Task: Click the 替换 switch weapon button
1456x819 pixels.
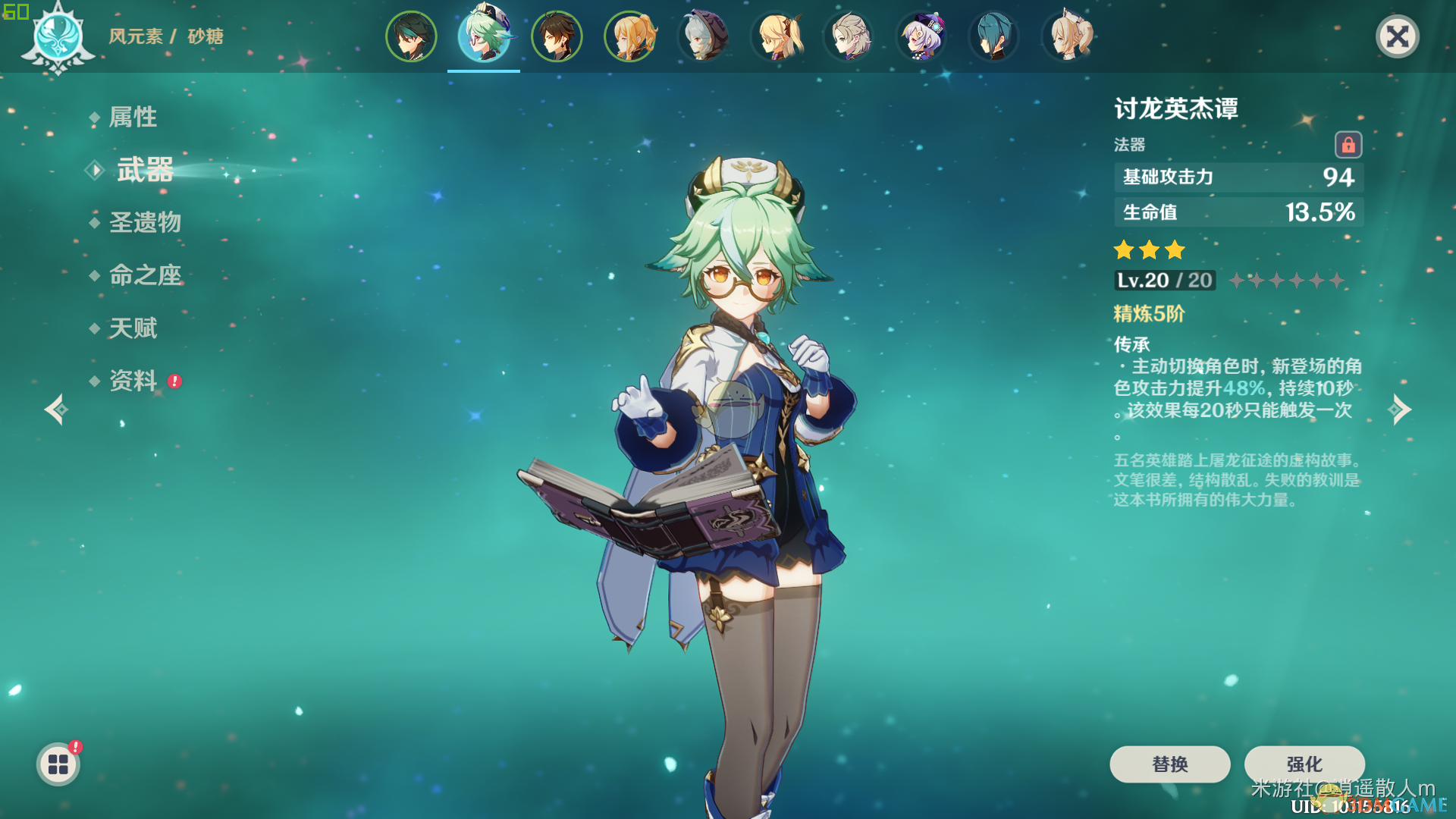Action: (x=1169, y=764)
